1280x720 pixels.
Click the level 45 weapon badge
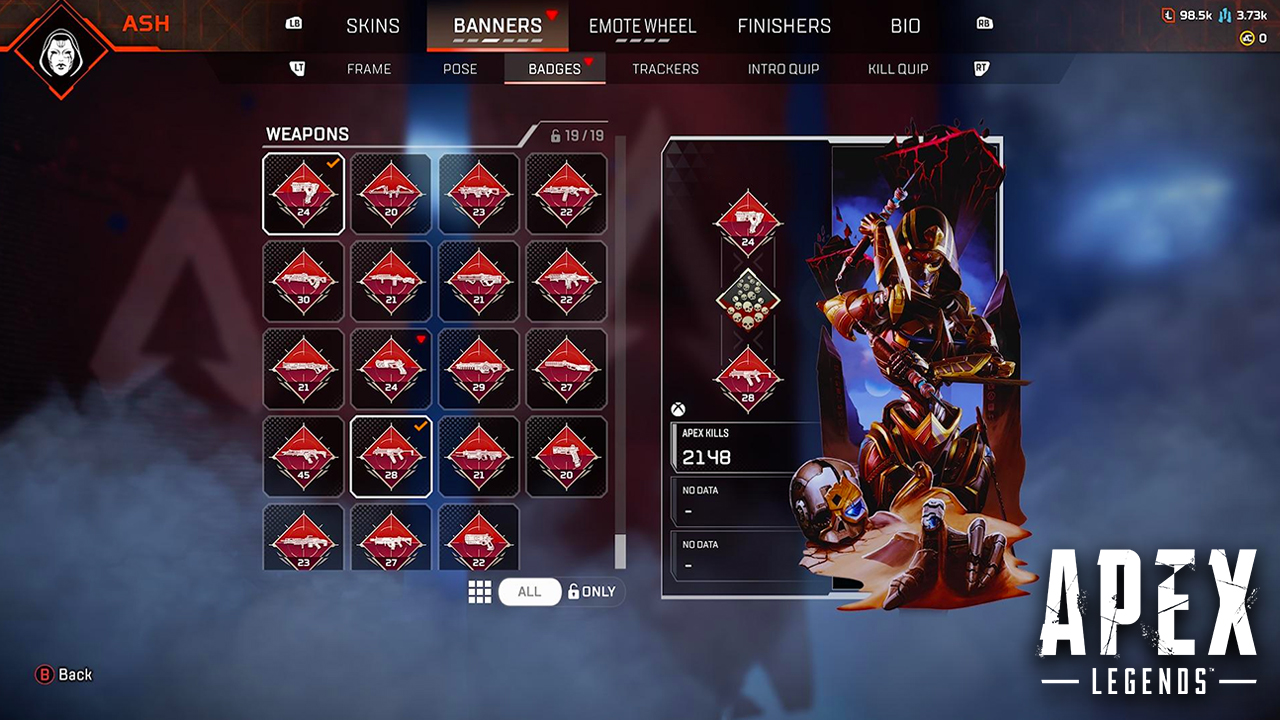[x=303, y=455]
